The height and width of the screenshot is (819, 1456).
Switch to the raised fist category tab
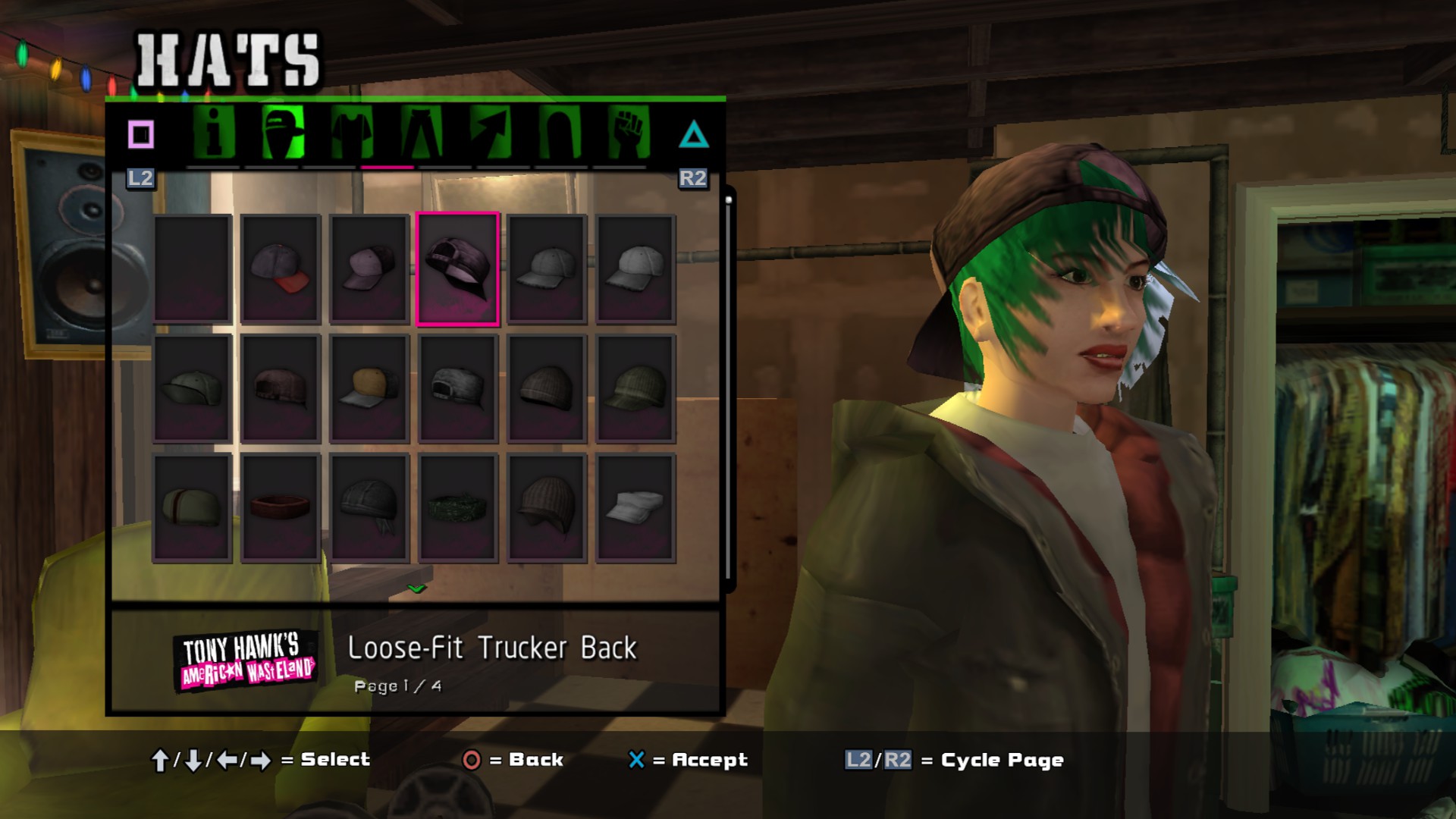click(629, 134)
